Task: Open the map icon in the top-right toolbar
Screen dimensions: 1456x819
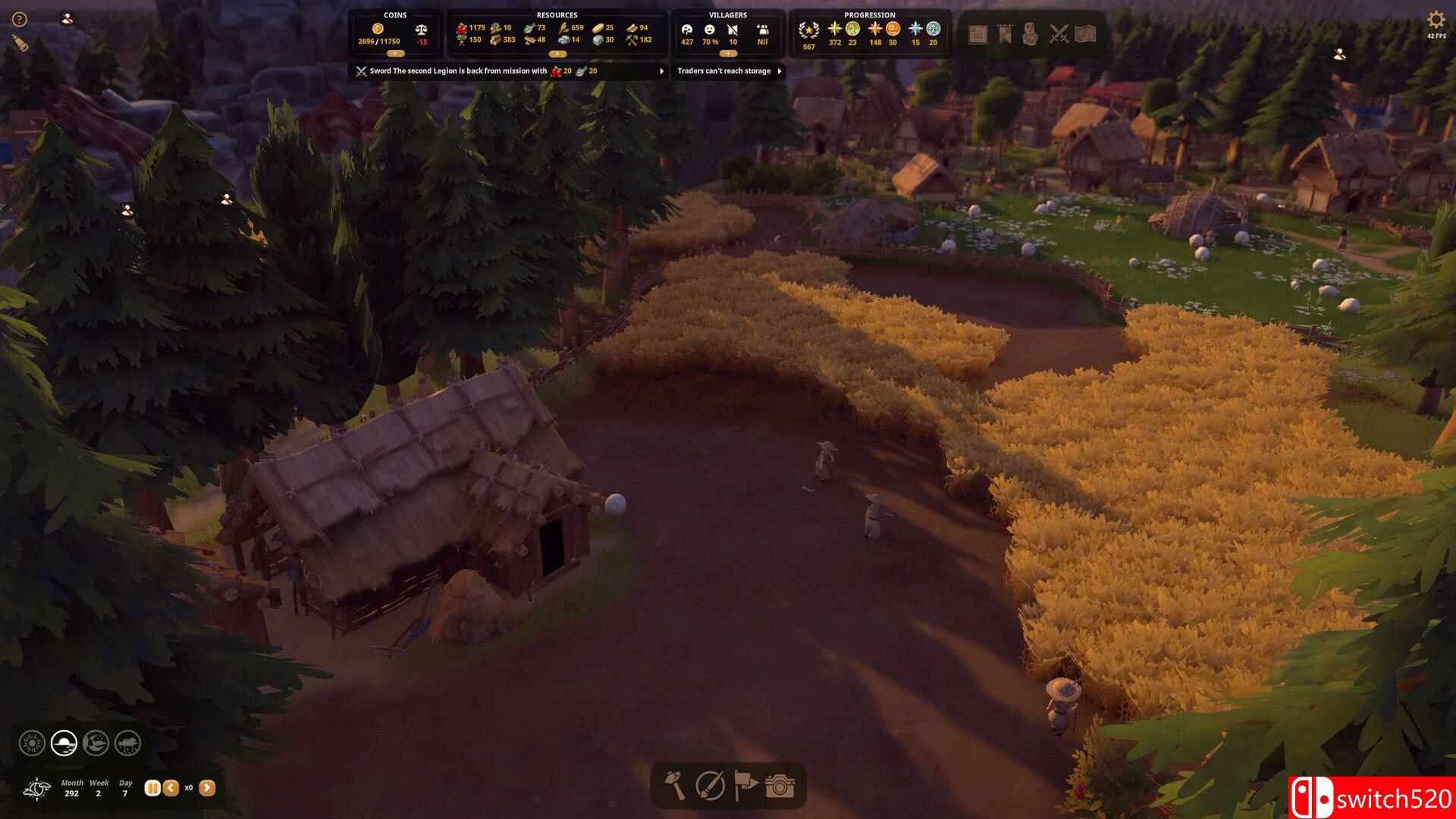Action: [x=1084, y=34]
